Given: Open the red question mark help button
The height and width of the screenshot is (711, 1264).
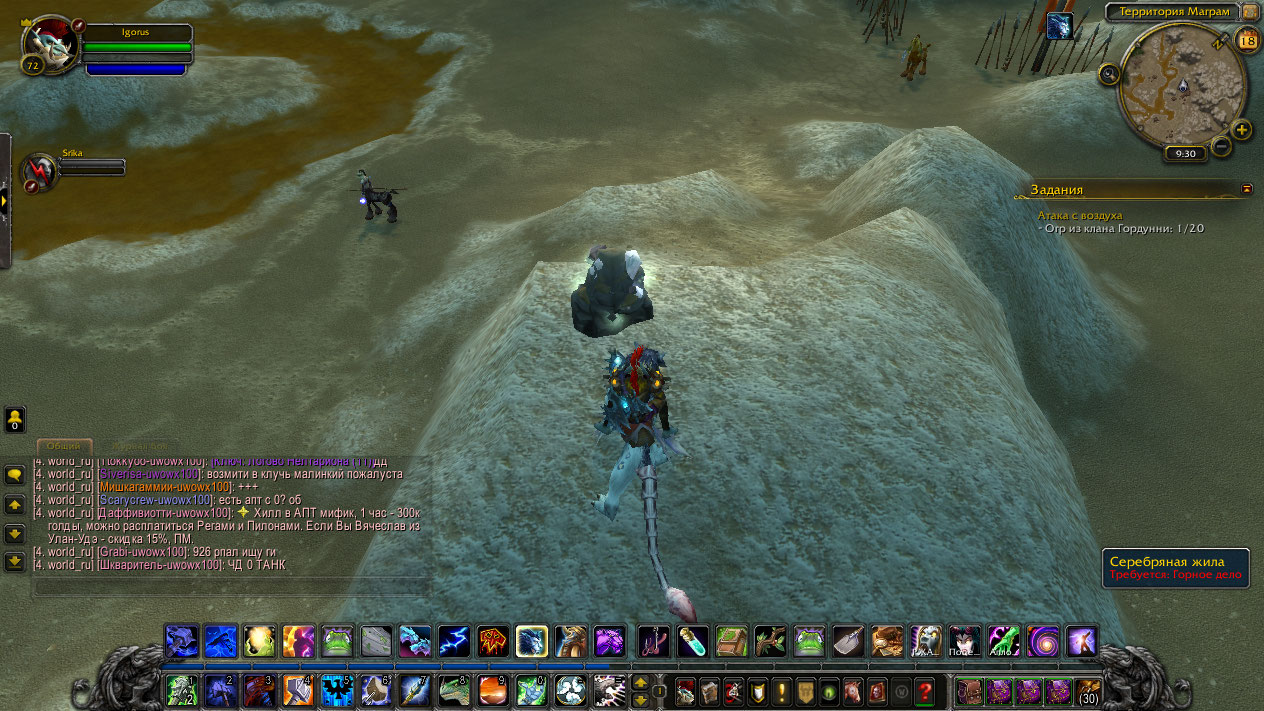Looking at the screenshot, I should coord(924,690).
